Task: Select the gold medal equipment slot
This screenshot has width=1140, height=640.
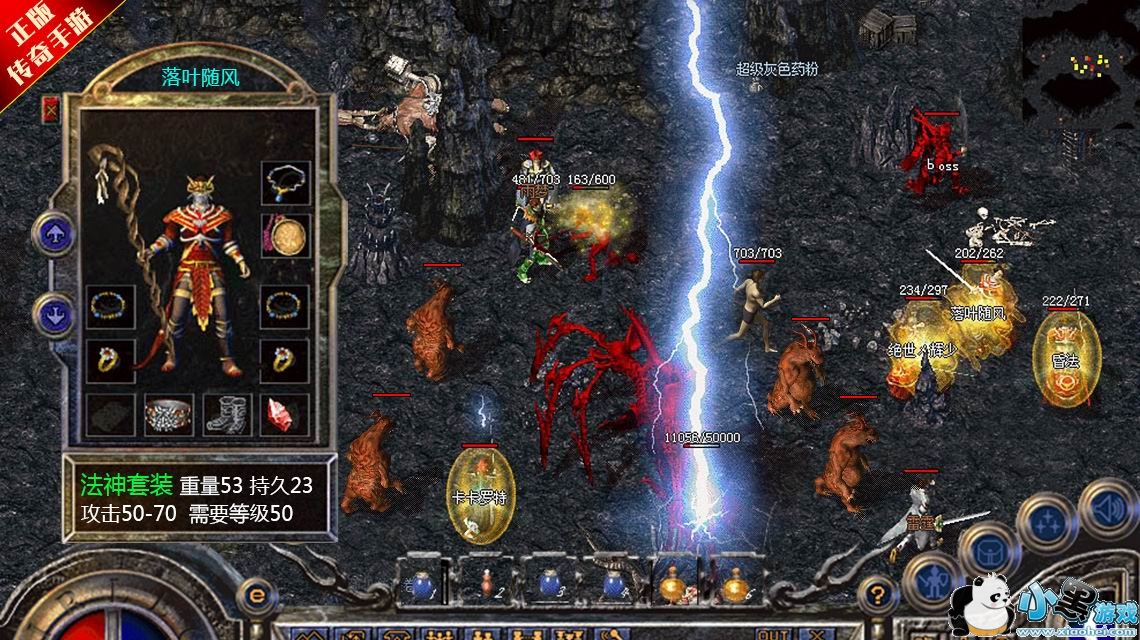Action: pos(282,236)
